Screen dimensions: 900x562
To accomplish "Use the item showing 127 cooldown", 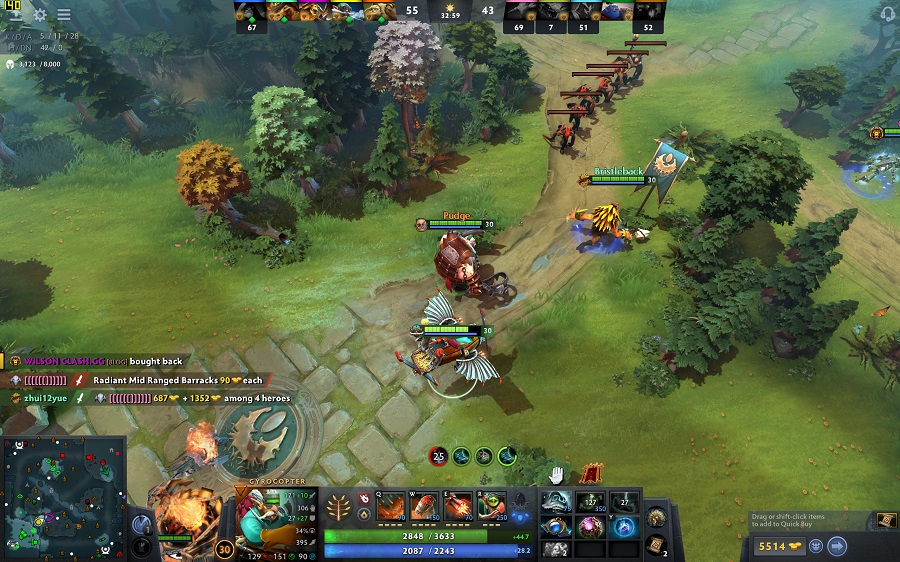I will point(590,503).
